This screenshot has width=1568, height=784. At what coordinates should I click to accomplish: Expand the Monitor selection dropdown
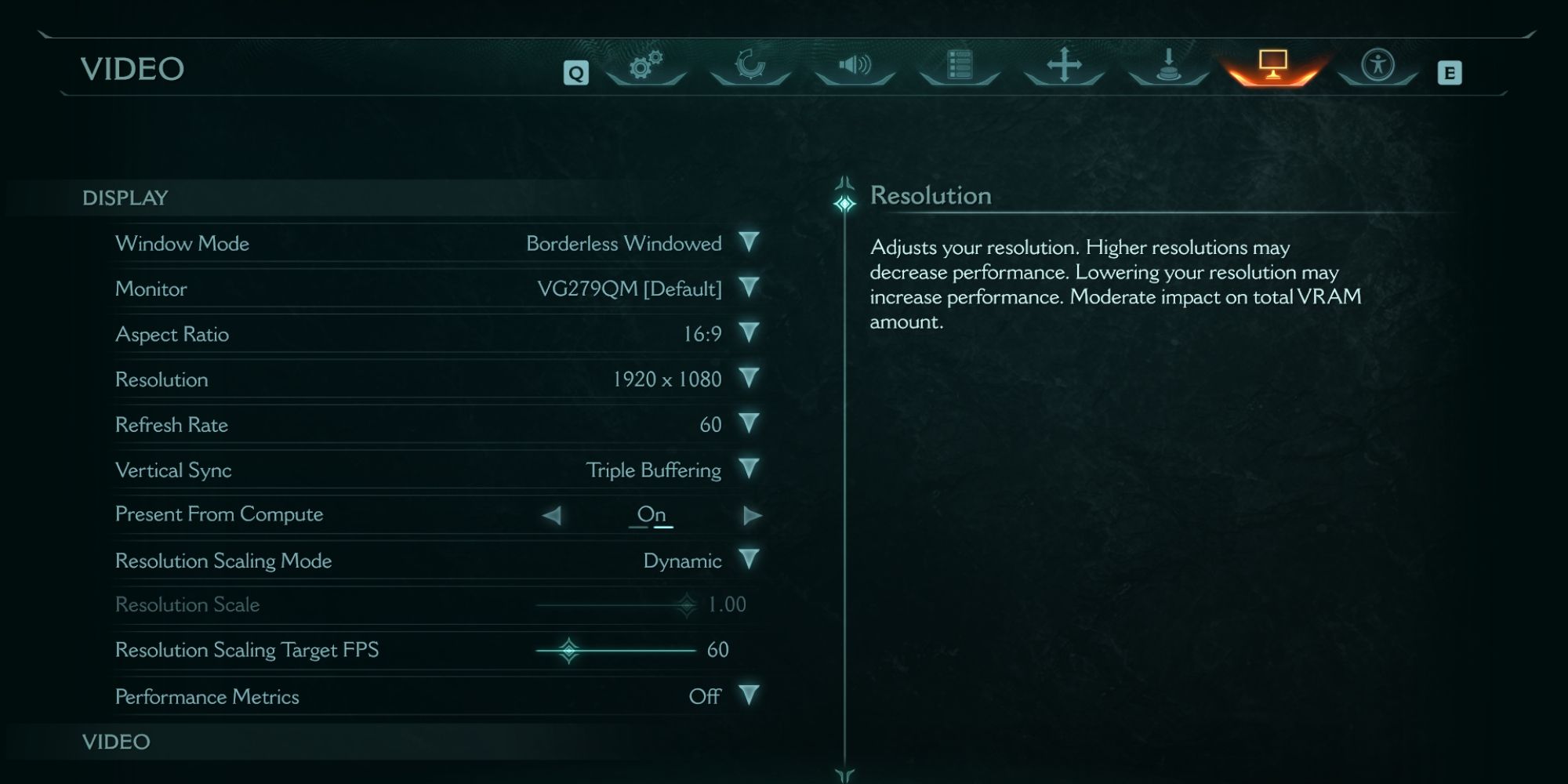coord(749,288)
